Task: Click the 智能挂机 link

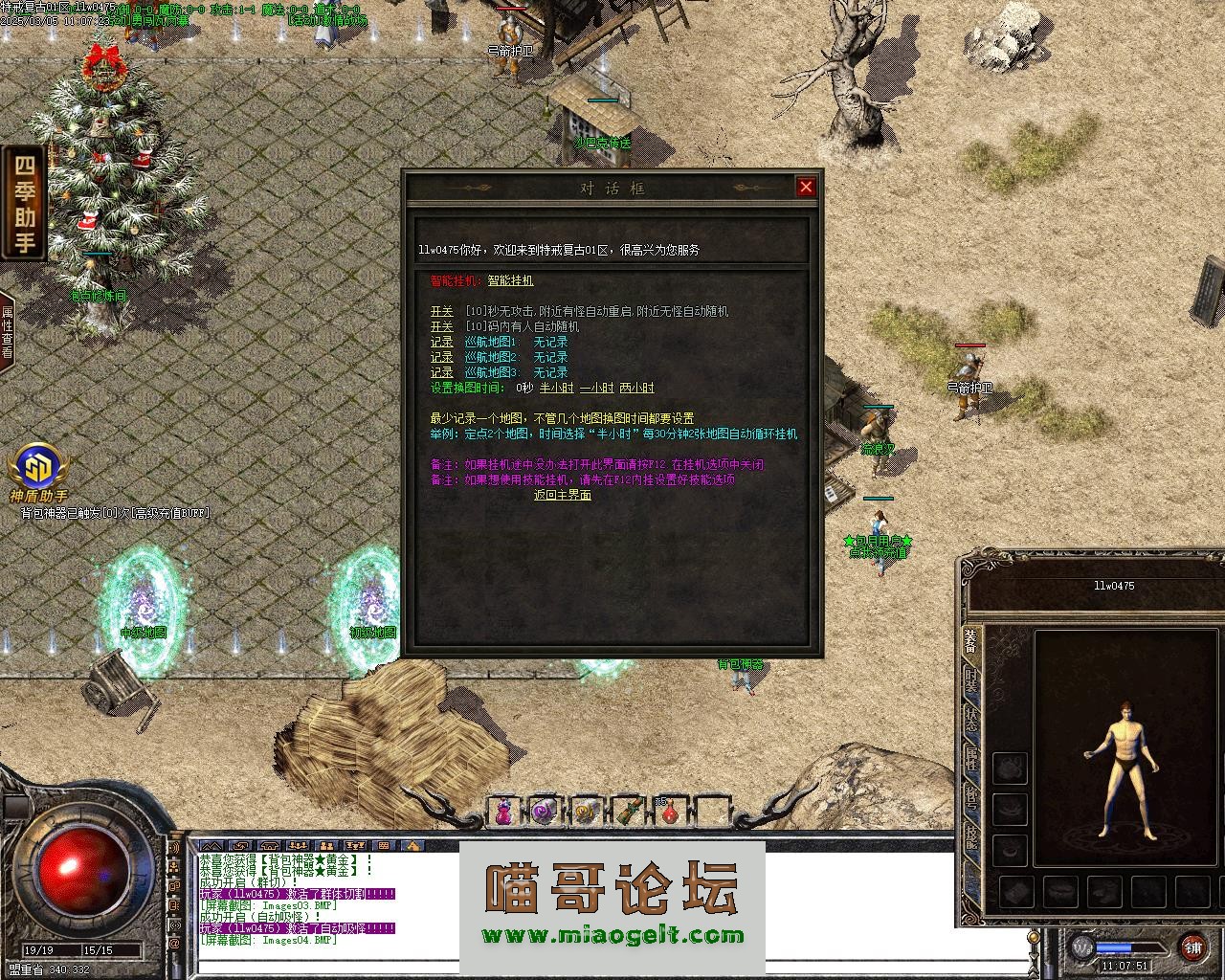Action: click(x=510, y=281)
